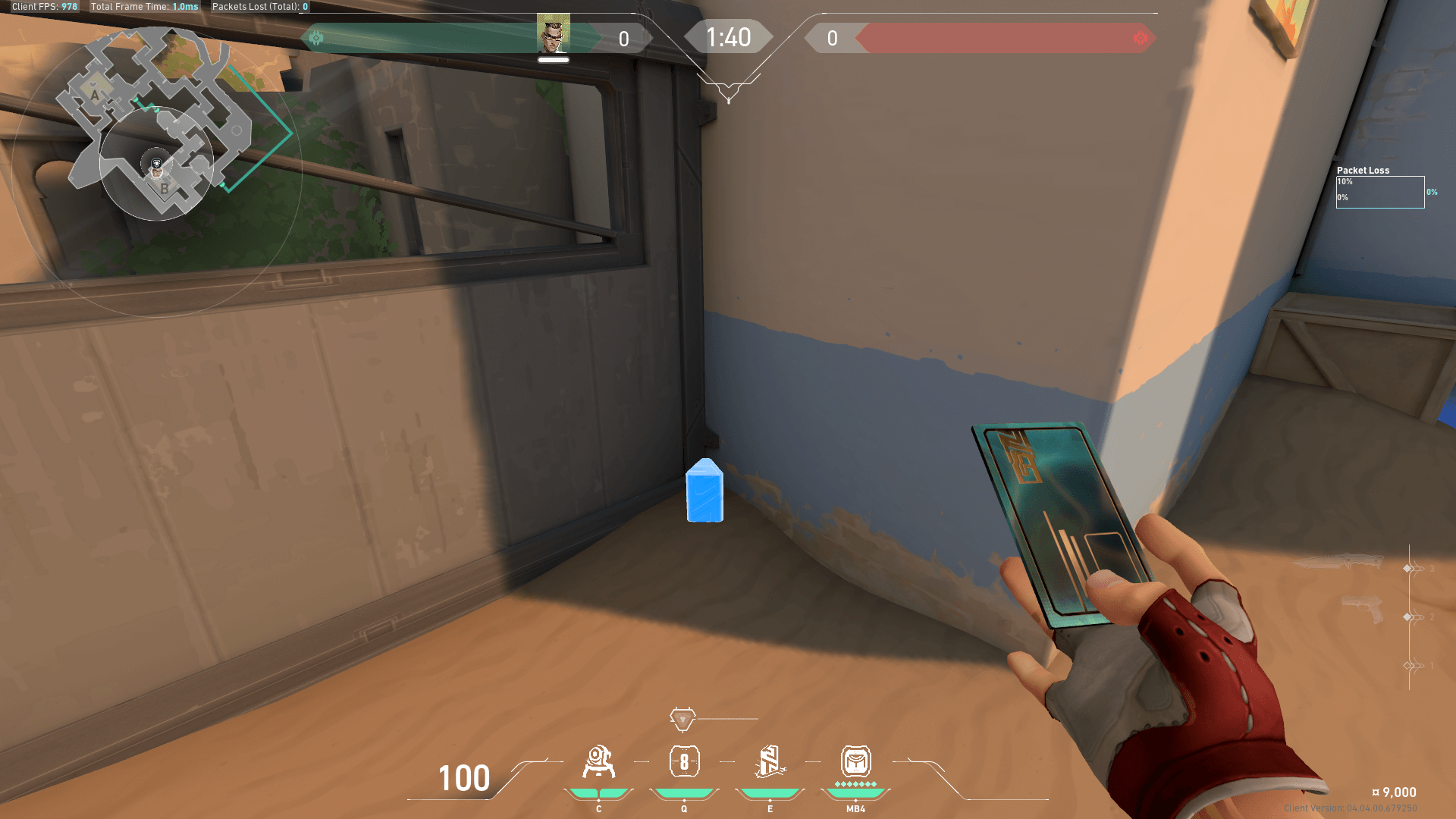The height and width of the screenshot is (819, 1456).
Task: Click the agent portrait on the team bar
Action: pos(553,33)
